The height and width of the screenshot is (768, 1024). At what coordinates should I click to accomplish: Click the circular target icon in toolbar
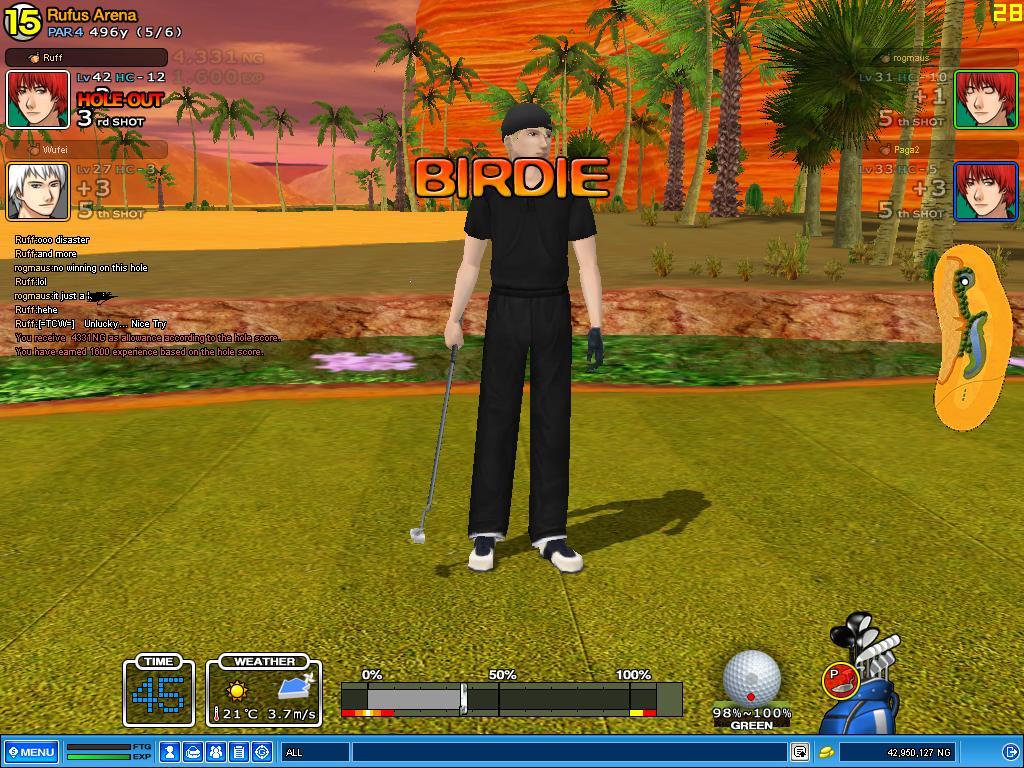262,752
